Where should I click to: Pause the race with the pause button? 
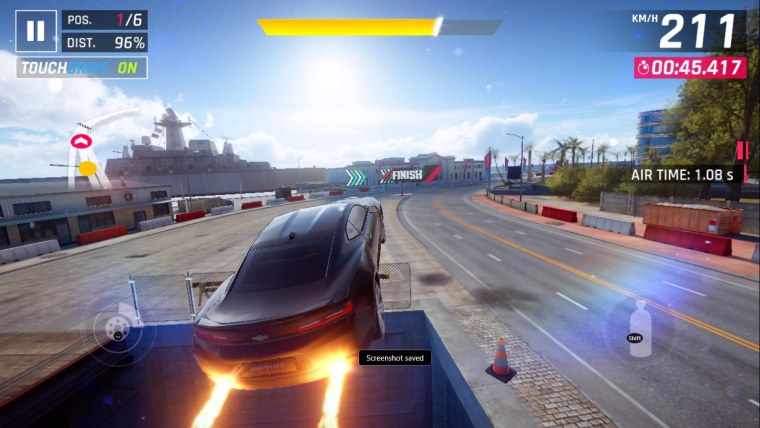click(x=36, y=31)
